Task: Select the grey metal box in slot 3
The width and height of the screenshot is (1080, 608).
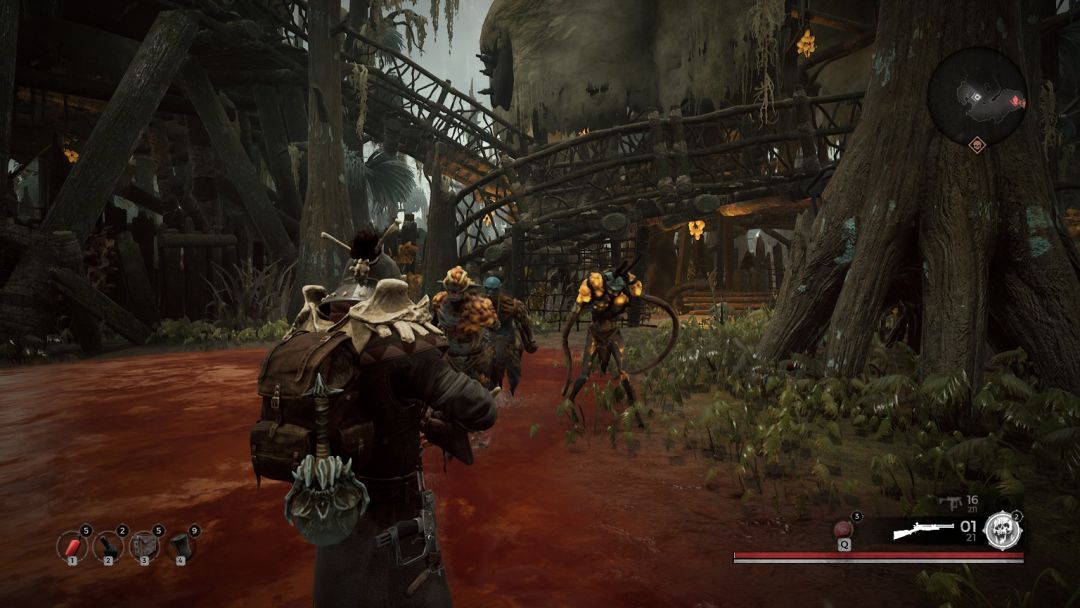Action: 143,545
